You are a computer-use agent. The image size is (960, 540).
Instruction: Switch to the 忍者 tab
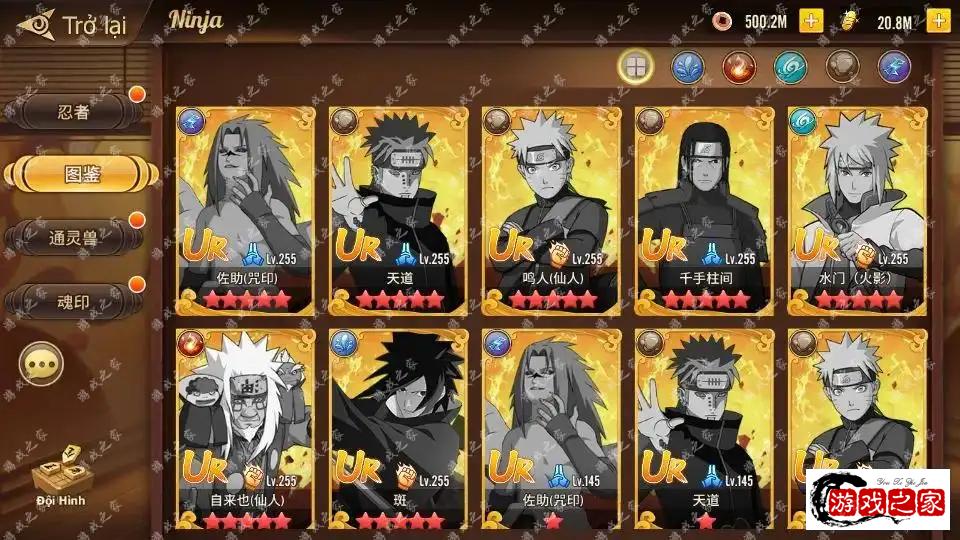click(73, 112)
